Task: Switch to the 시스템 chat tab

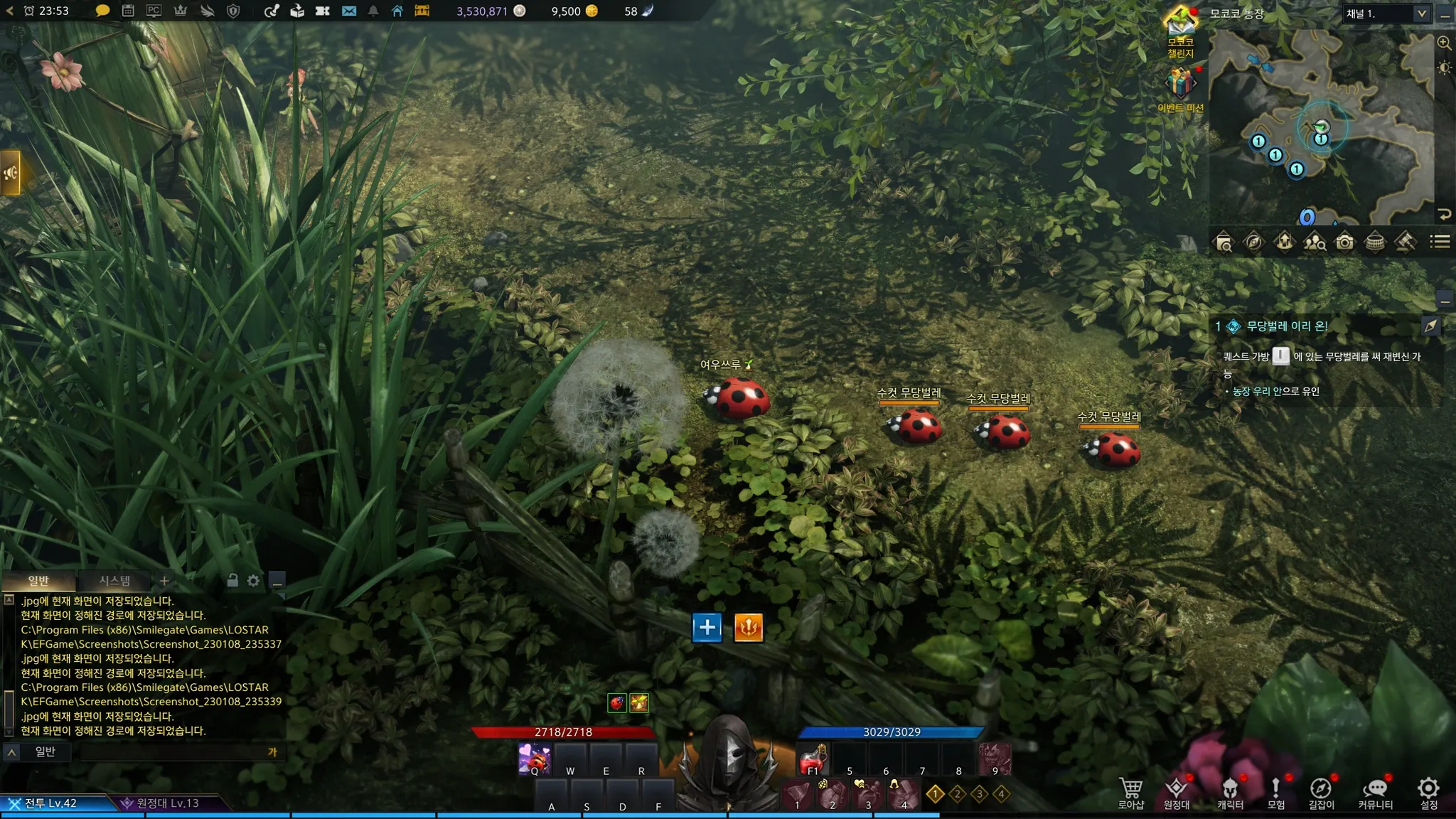Action: coord(114,581)
